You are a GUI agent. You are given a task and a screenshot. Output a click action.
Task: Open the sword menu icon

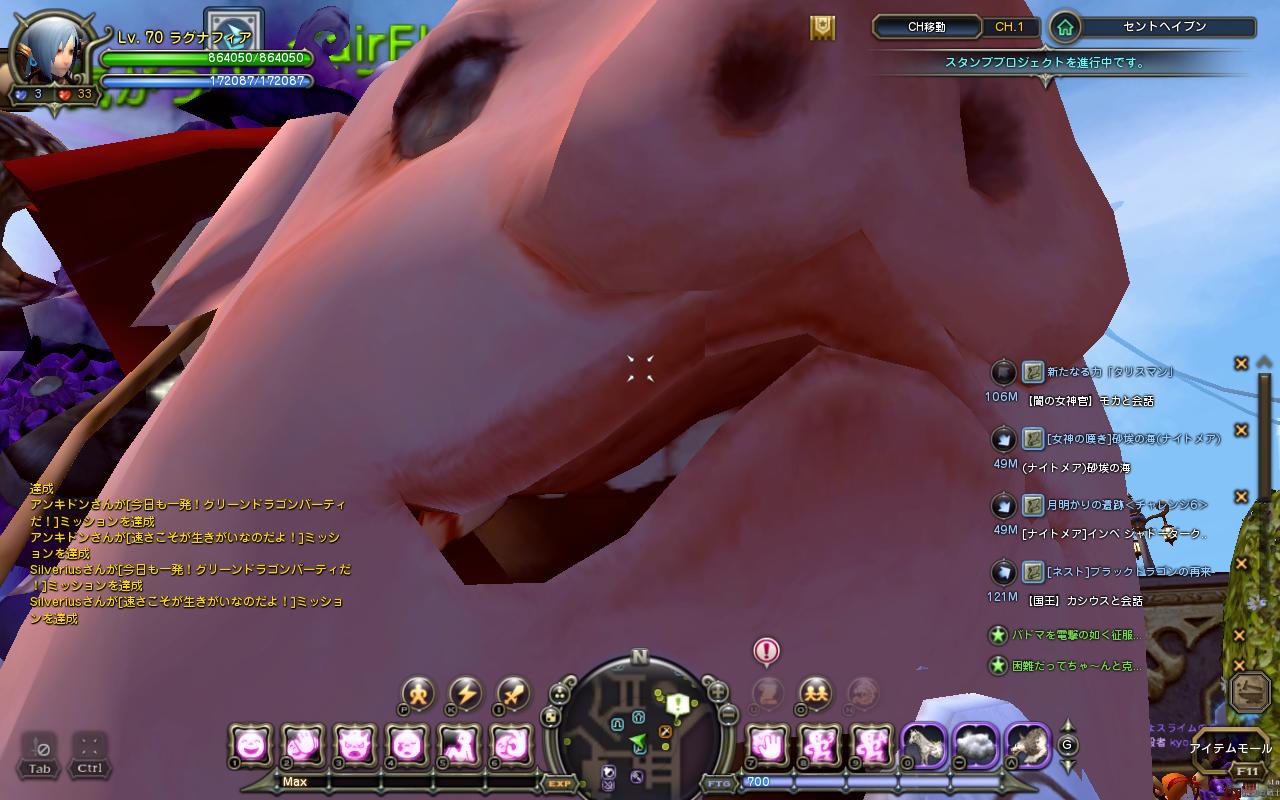pos(513,692)
